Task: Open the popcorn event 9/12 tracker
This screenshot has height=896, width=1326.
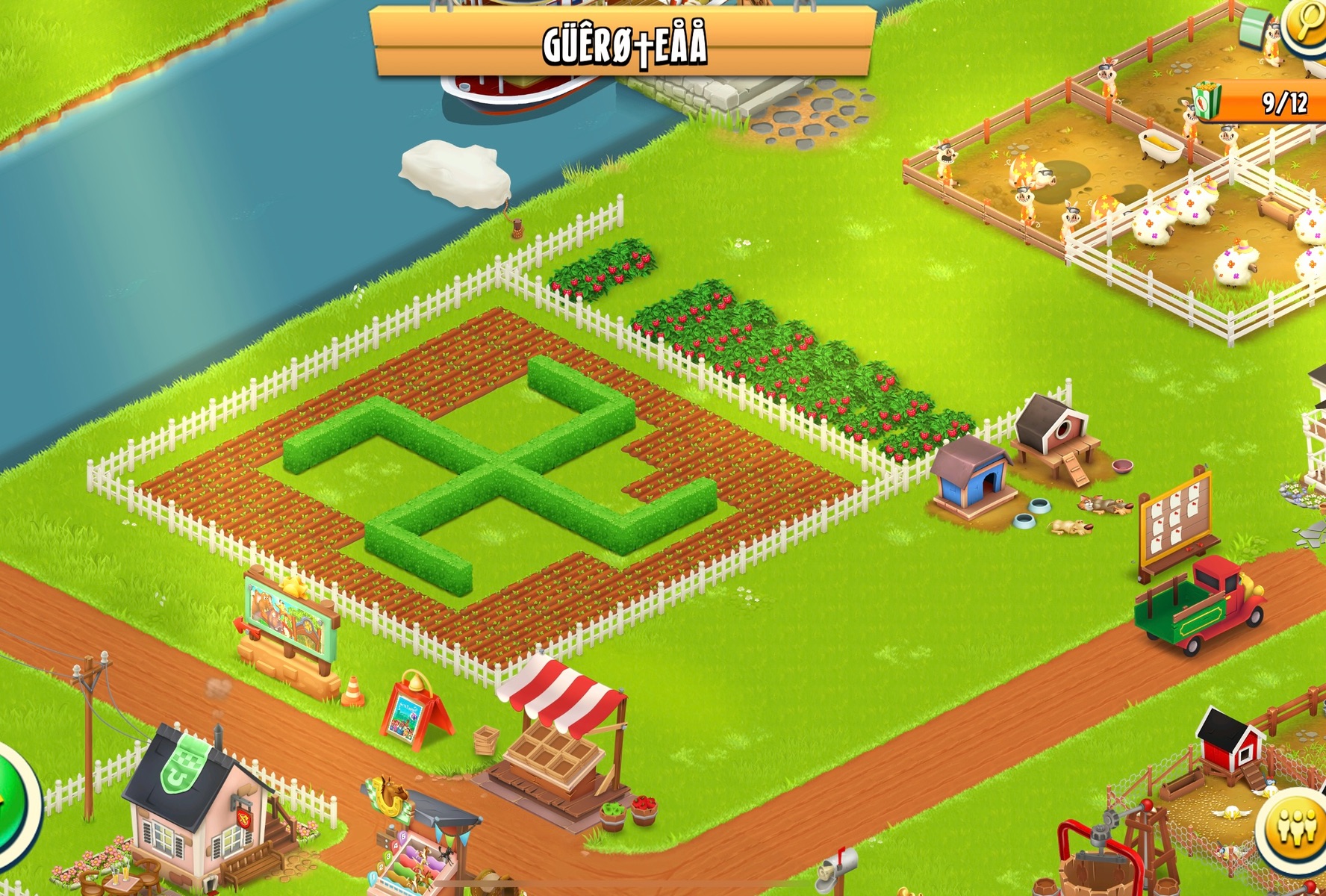Action: 1262,102
